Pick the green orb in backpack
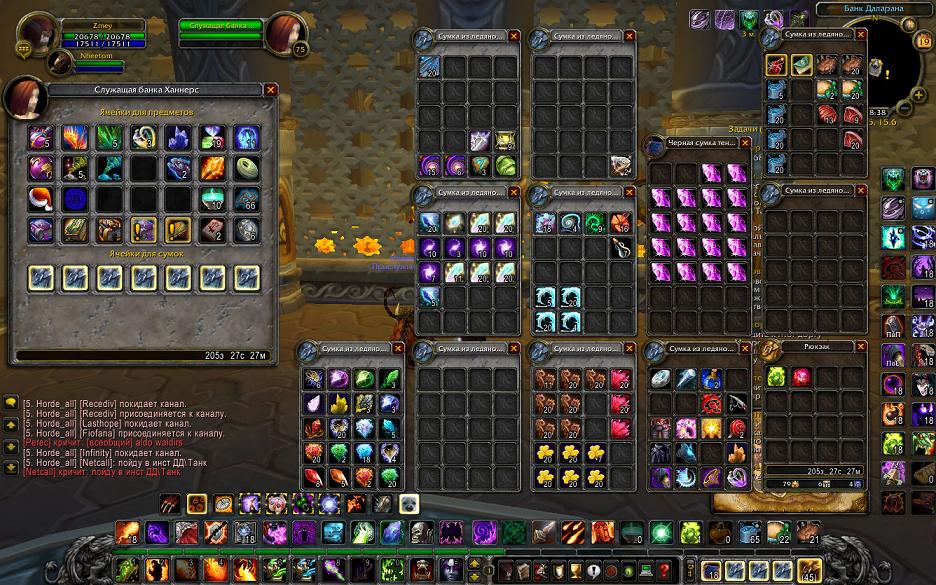 click(x=776, y=377)
